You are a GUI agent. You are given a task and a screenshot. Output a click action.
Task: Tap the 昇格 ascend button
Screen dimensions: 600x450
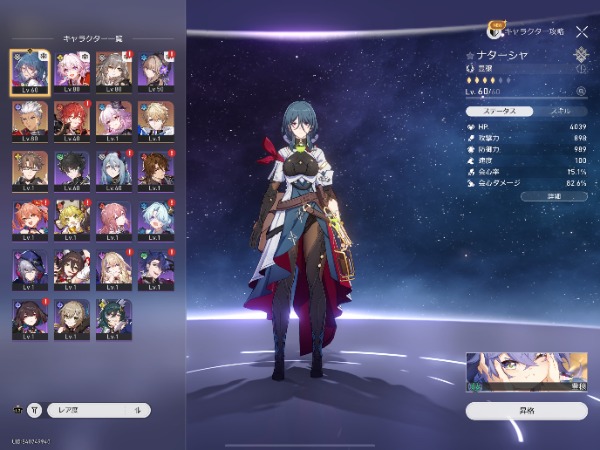click(x=526, y=410)
